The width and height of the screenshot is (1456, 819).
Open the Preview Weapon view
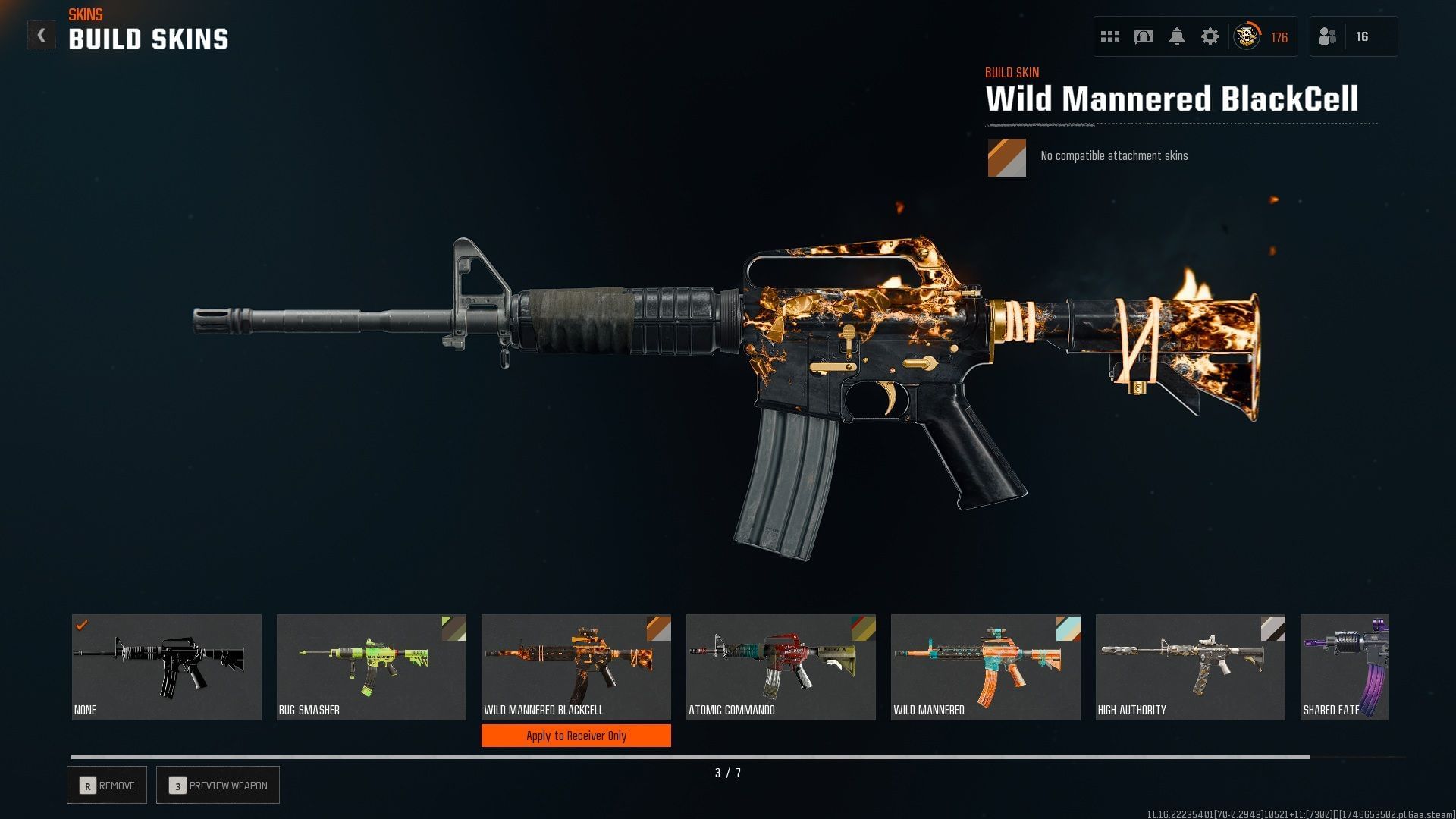tap(218, 786)
